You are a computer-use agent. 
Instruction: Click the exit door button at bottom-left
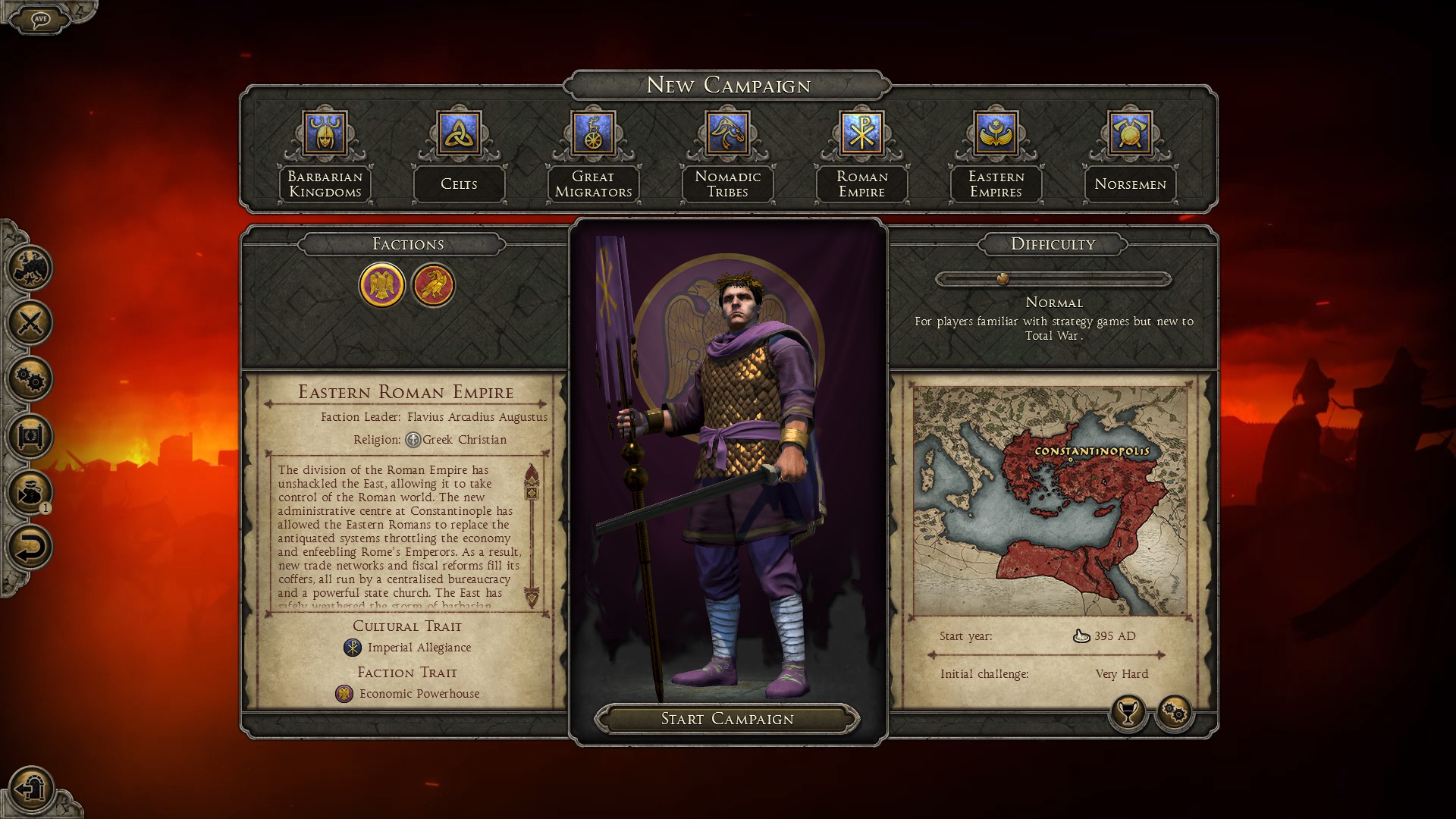[x=32, y=789]
